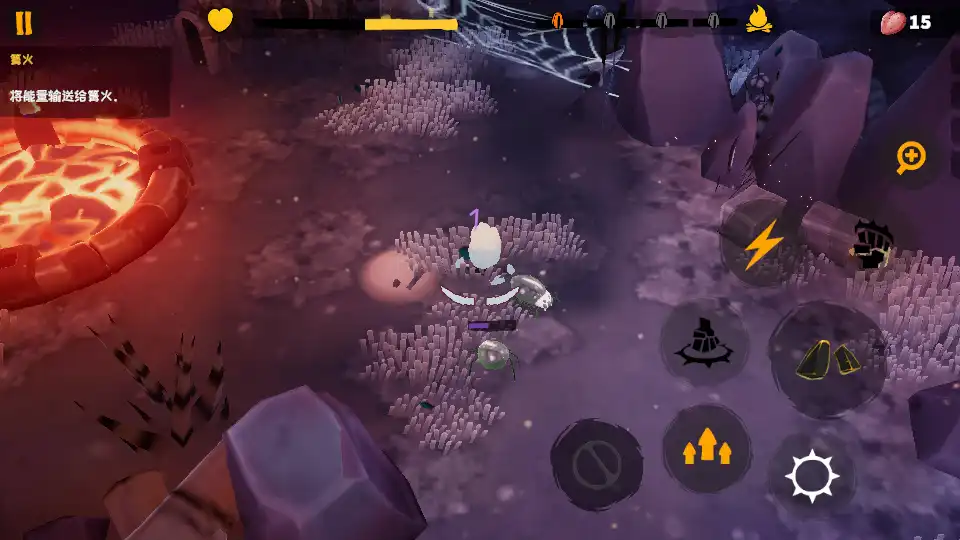Activate the lightning bolt ability
Screen dimensions: 960x540
[x=763, y=244]
